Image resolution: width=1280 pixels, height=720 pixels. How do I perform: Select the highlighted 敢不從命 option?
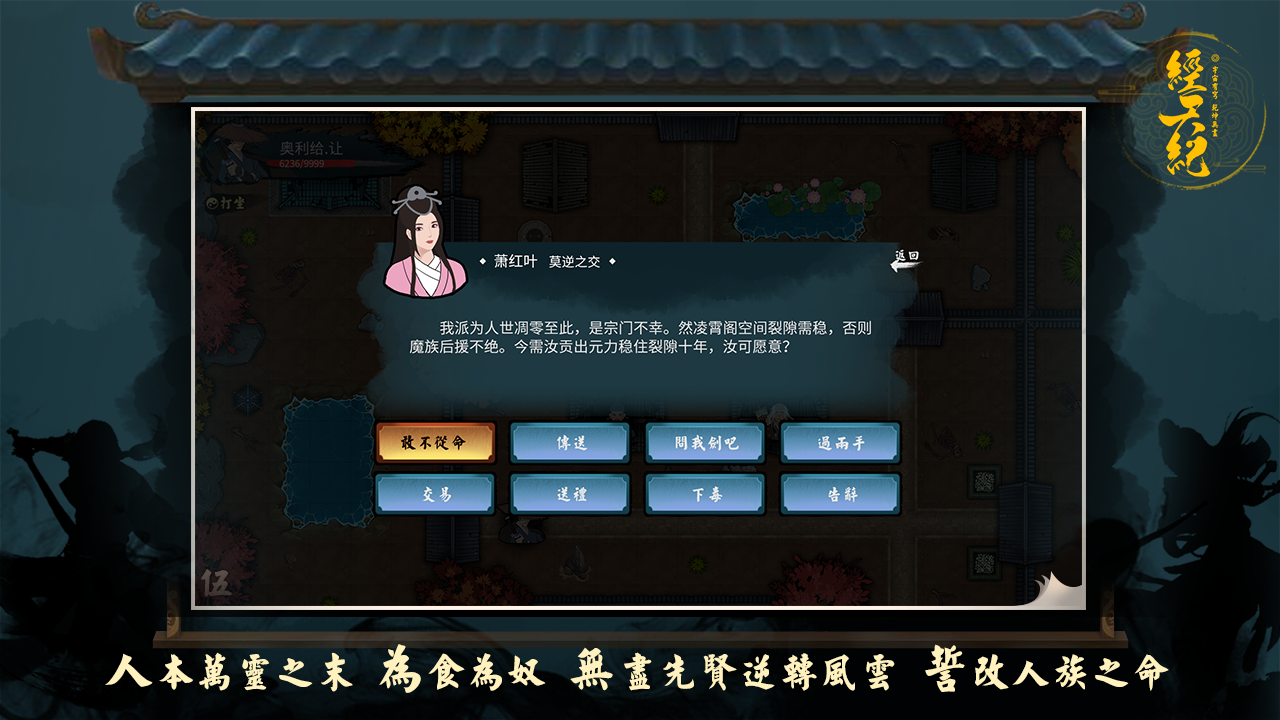[x=437, y=442]
